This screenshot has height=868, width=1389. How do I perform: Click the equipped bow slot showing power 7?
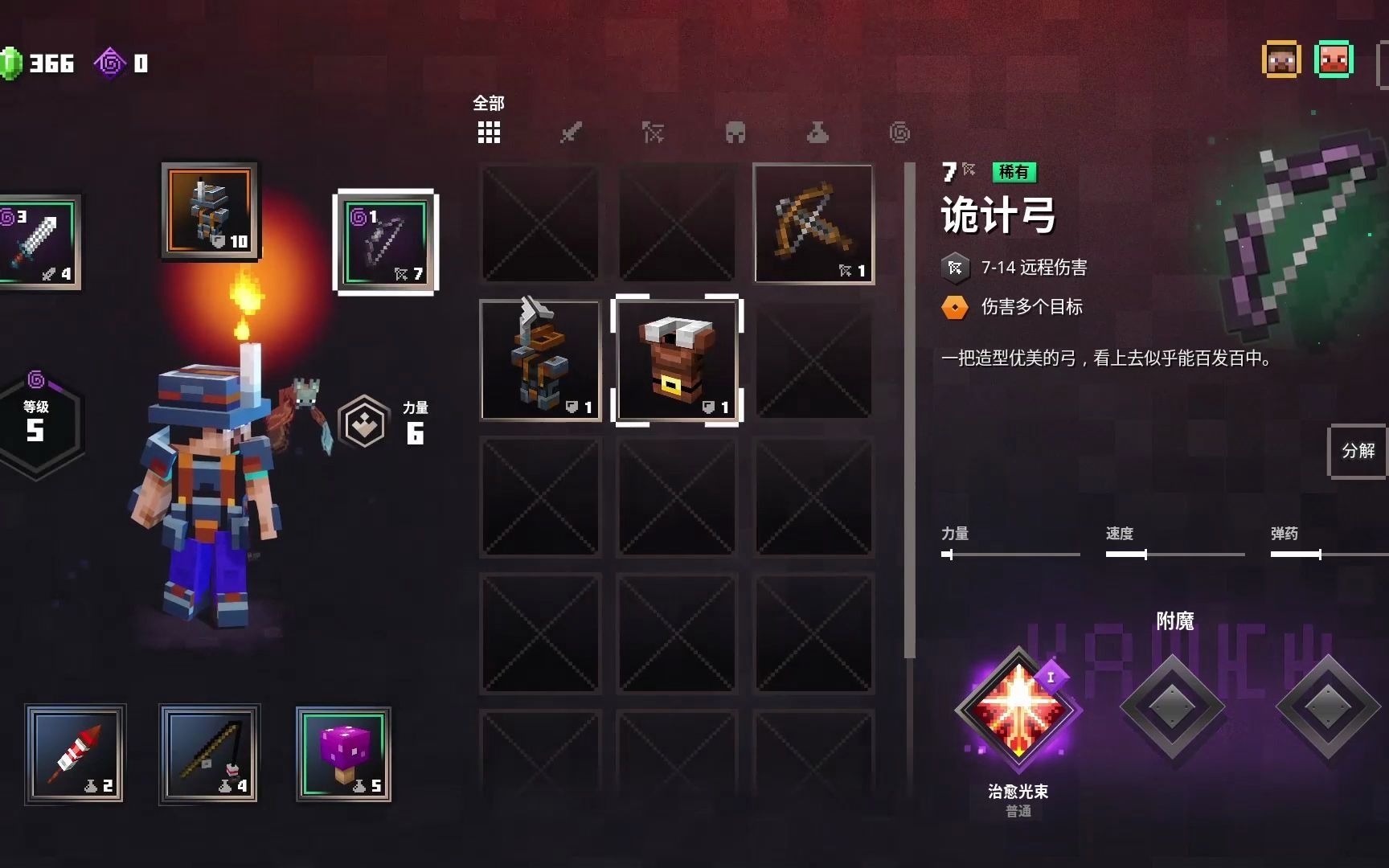pos(387,244)
